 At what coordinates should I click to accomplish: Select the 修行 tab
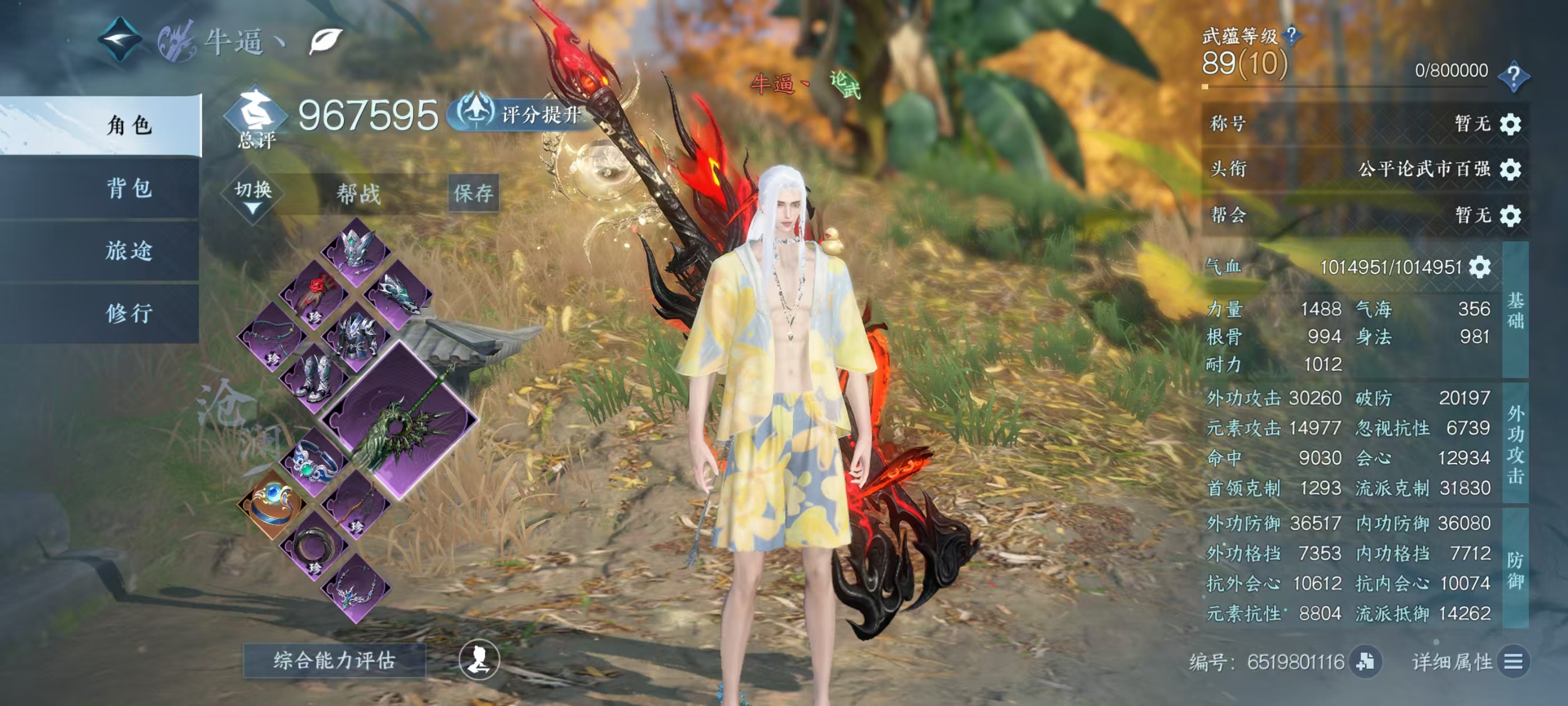pos(129,314)
